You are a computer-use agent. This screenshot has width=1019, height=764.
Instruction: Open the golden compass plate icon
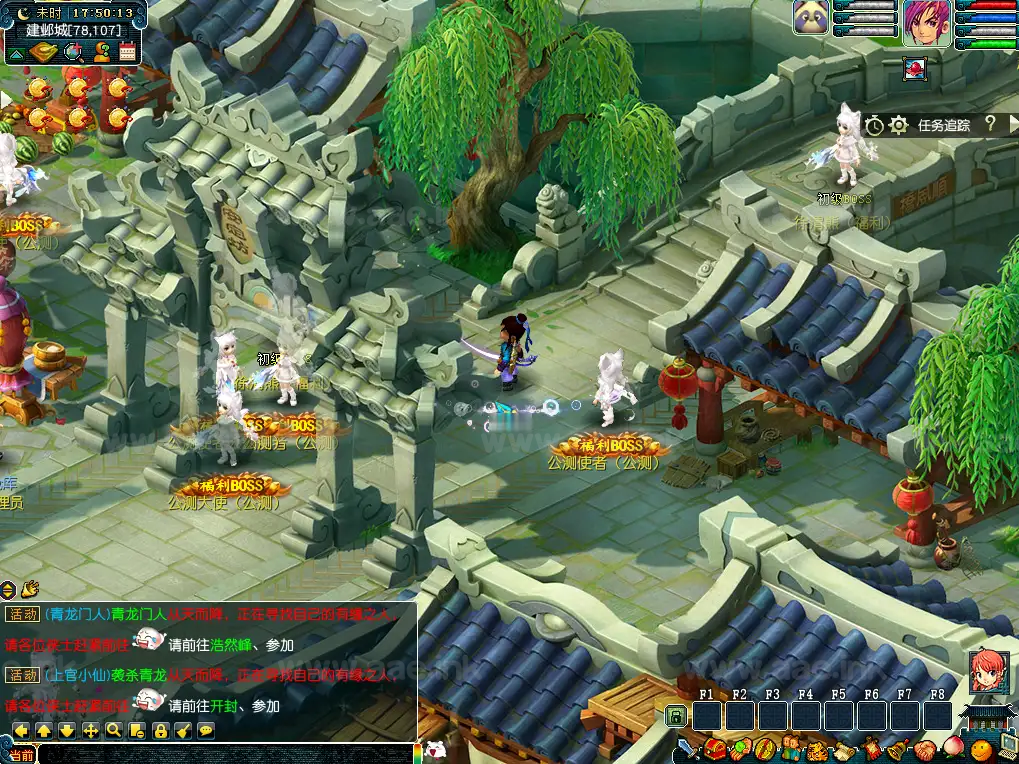44,53
